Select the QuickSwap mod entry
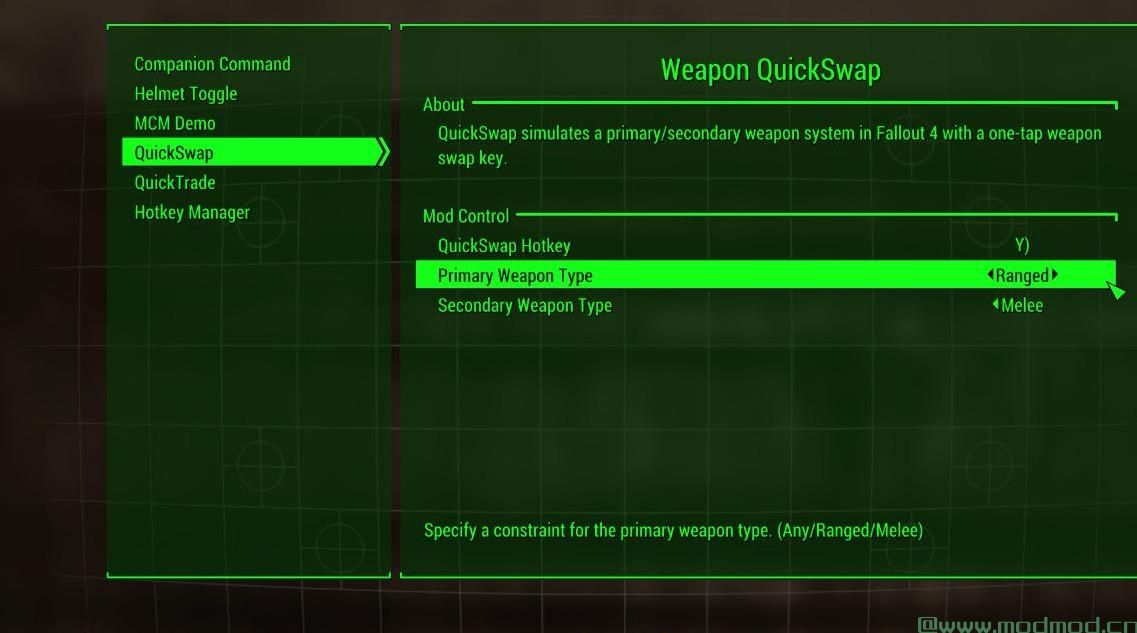The image size is (1137, 633). (174, 153)
